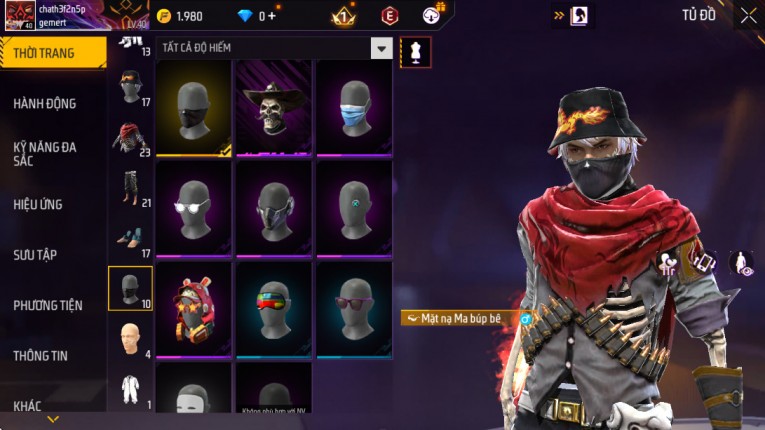Select the Hiệu Ứng tab

[x=38, y=204]
